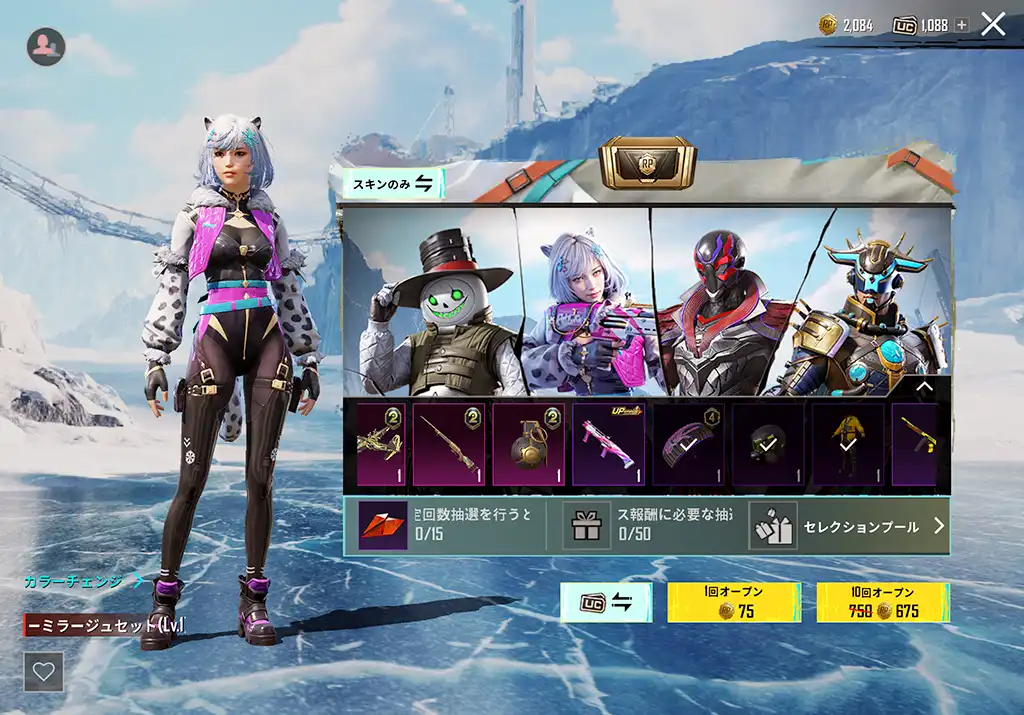
Task: Open one crate for 75 coins
Action: 733,602
